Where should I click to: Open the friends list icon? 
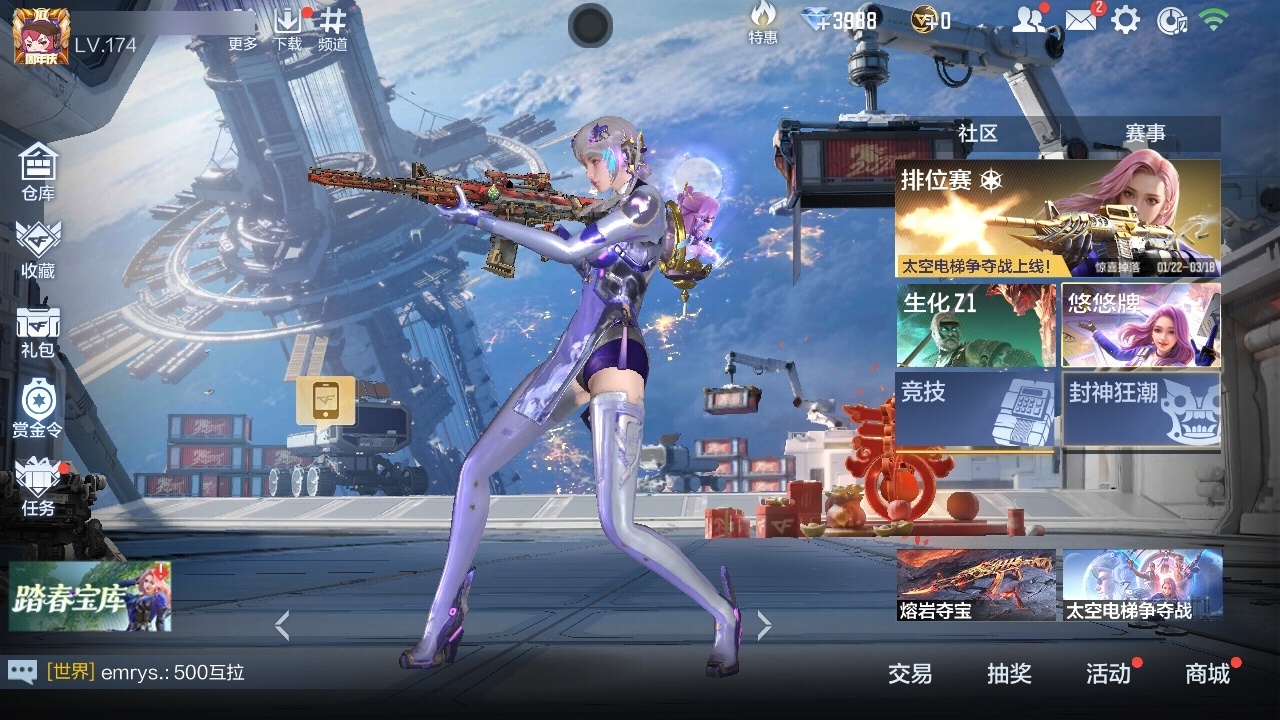[1031, 18]
